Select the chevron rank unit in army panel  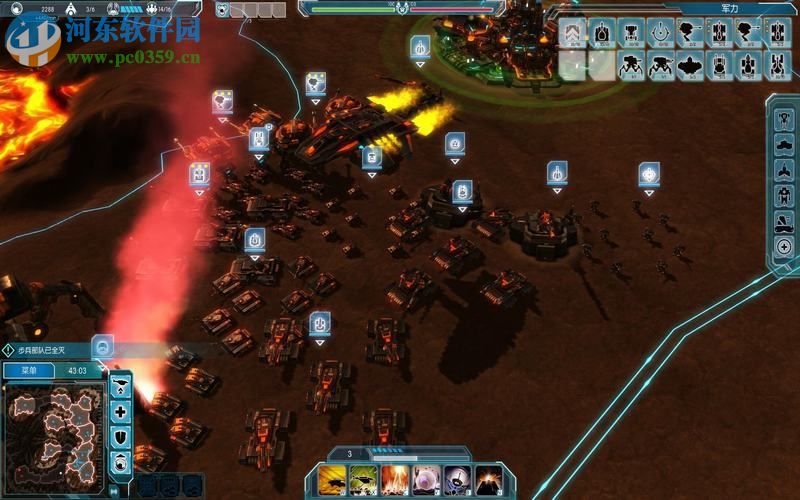(573, 33)
